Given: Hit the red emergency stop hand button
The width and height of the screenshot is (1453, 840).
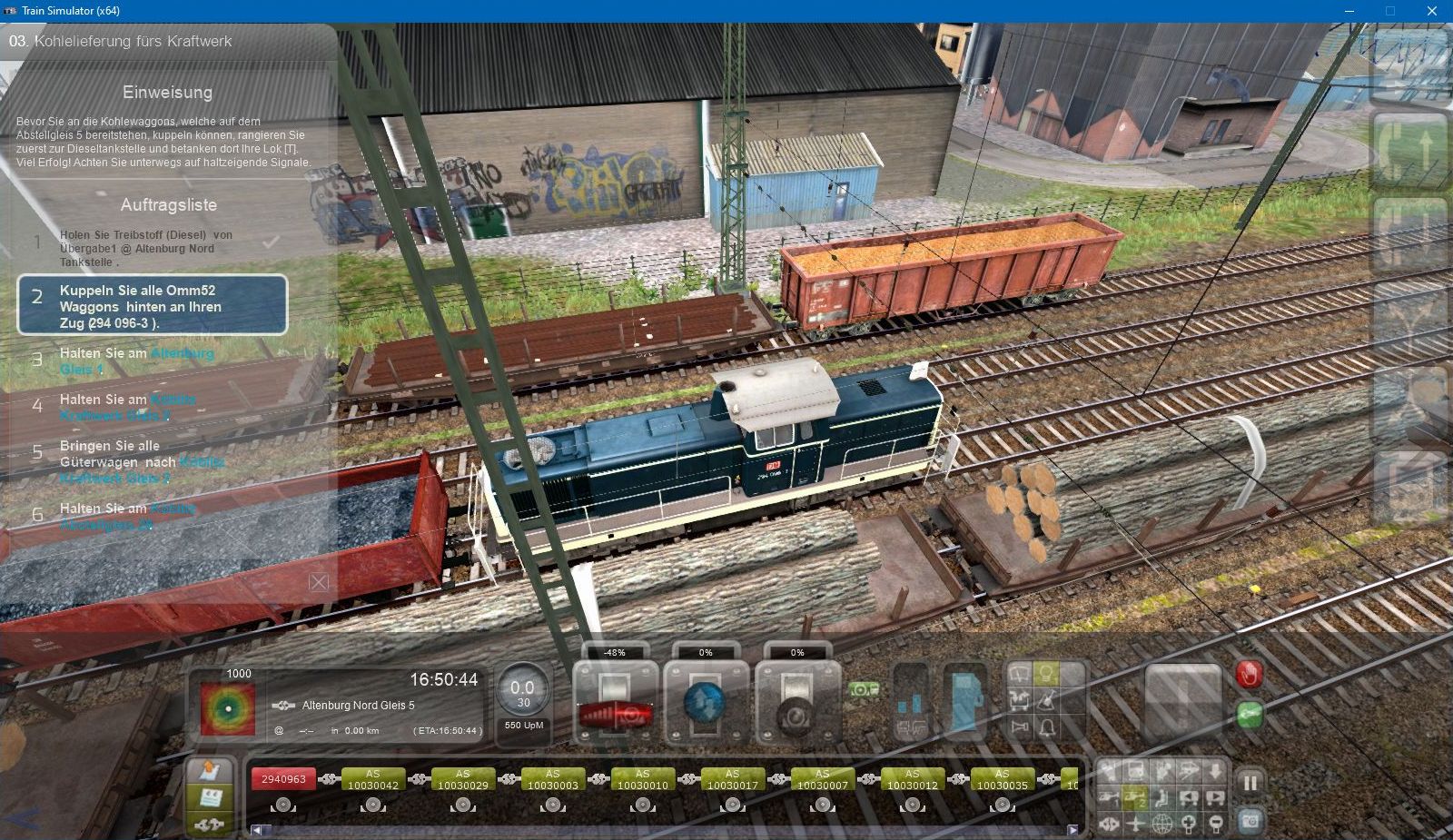Looking at the screenshot, I should 1250,674.
